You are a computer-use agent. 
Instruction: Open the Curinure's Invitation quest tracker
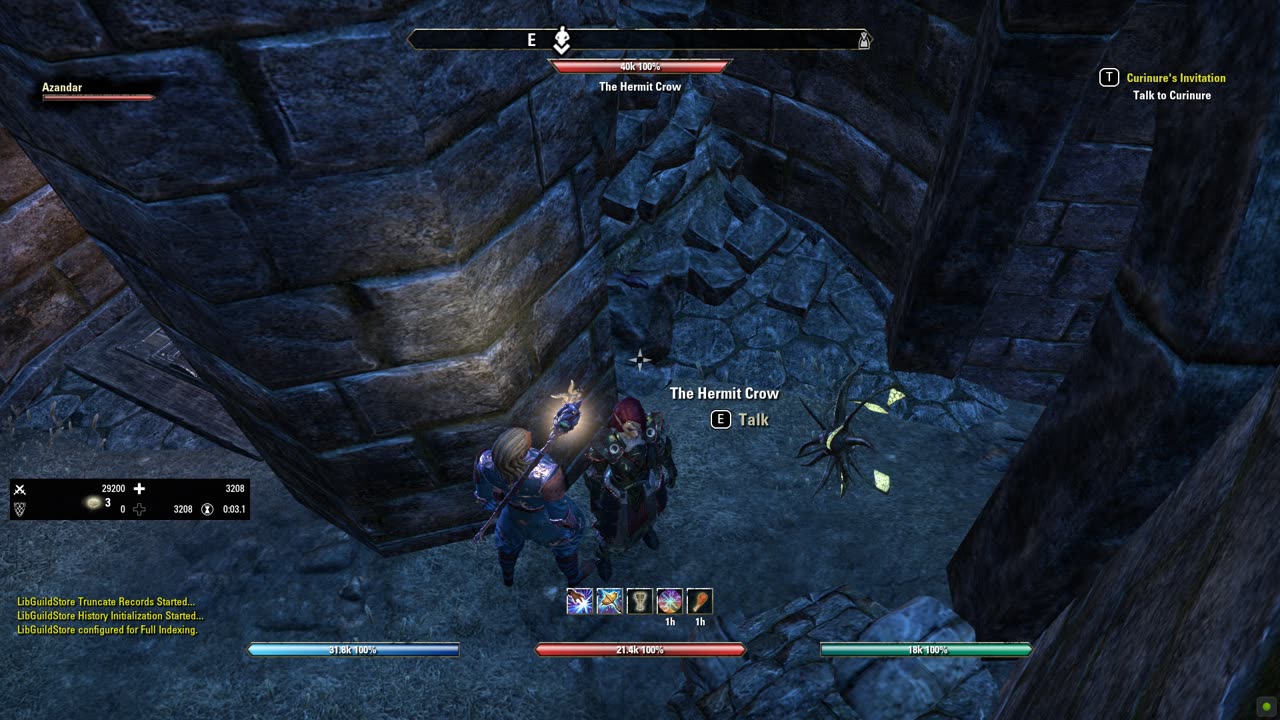click(x=1175, y=78)
